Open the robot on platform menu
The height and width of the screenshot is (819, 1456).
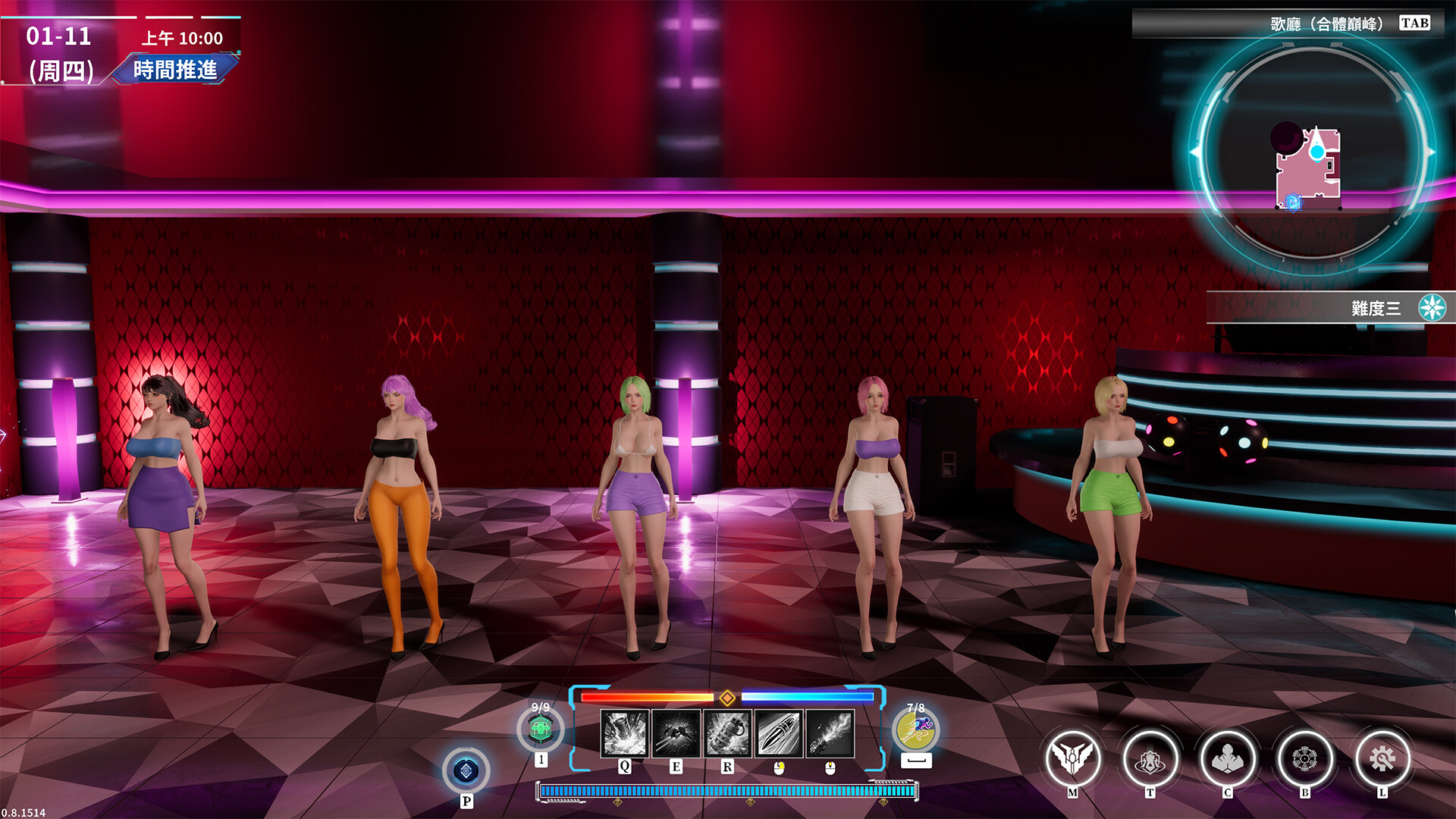[x=1150, y=758]
